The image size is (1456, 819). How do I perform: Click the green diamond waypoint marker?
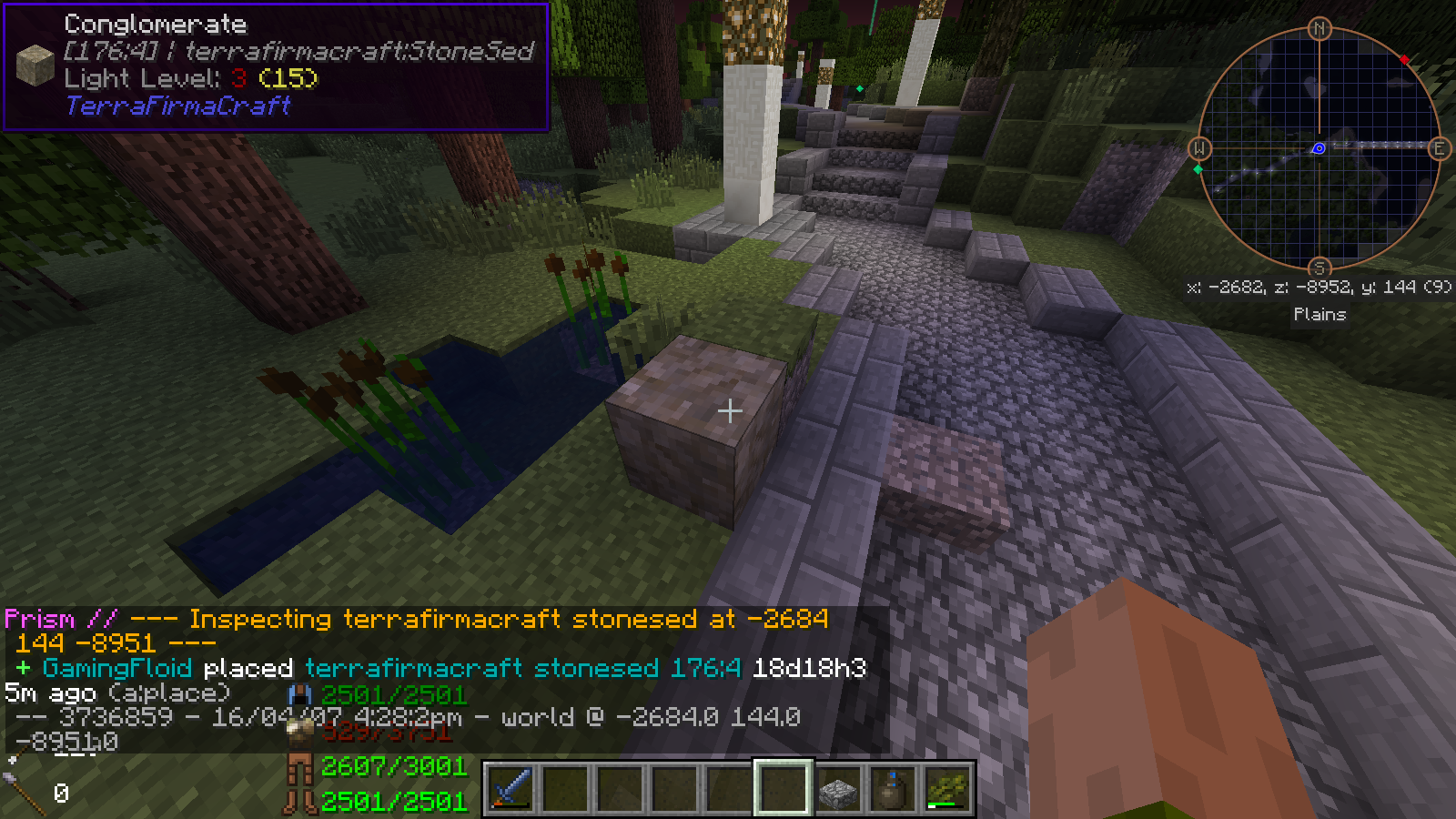[1198, 169]
